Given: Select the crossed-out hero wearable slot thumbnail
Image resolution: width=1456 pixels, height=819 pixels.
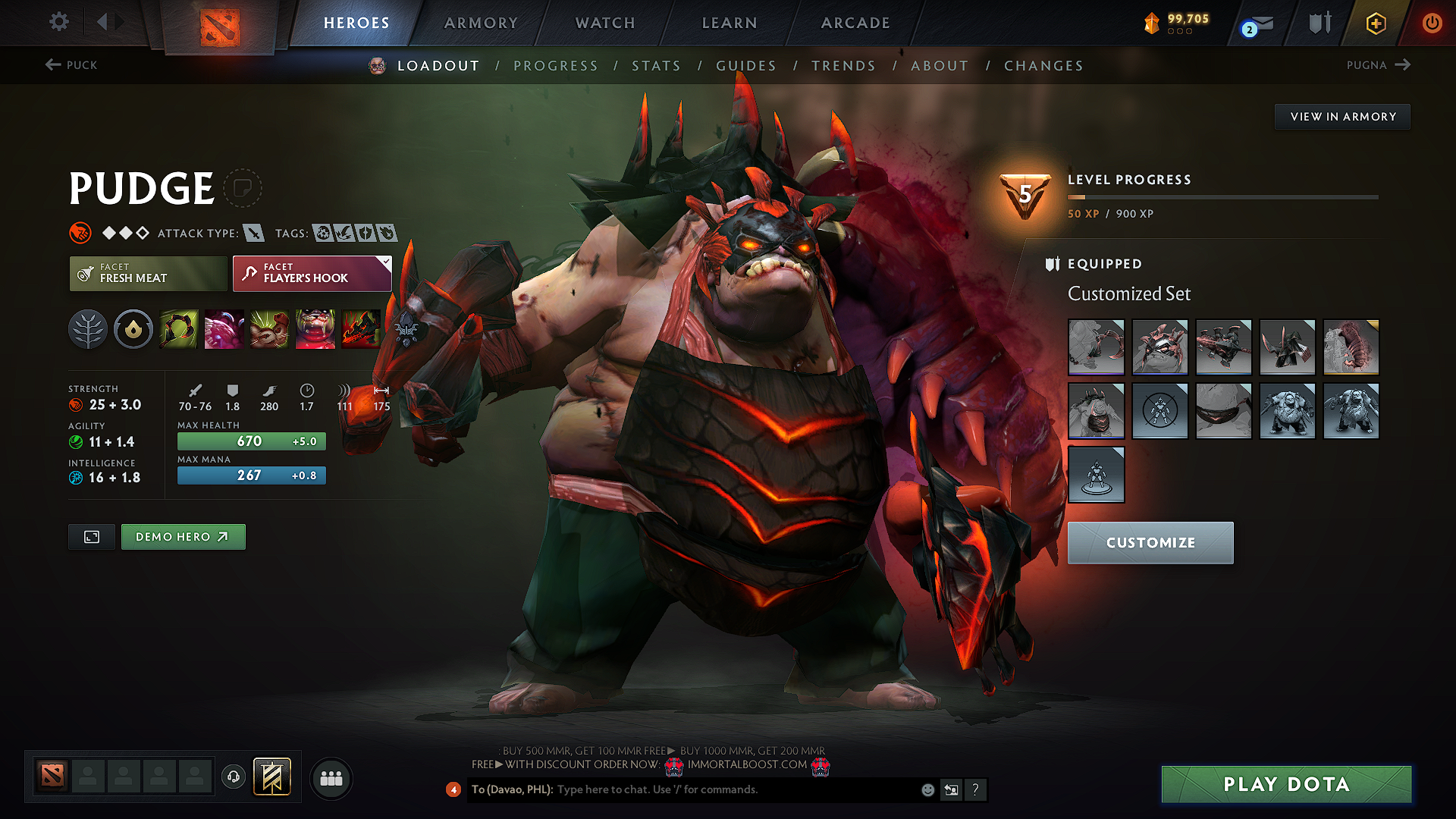Looking at the screenshot, I should 1160,410.
